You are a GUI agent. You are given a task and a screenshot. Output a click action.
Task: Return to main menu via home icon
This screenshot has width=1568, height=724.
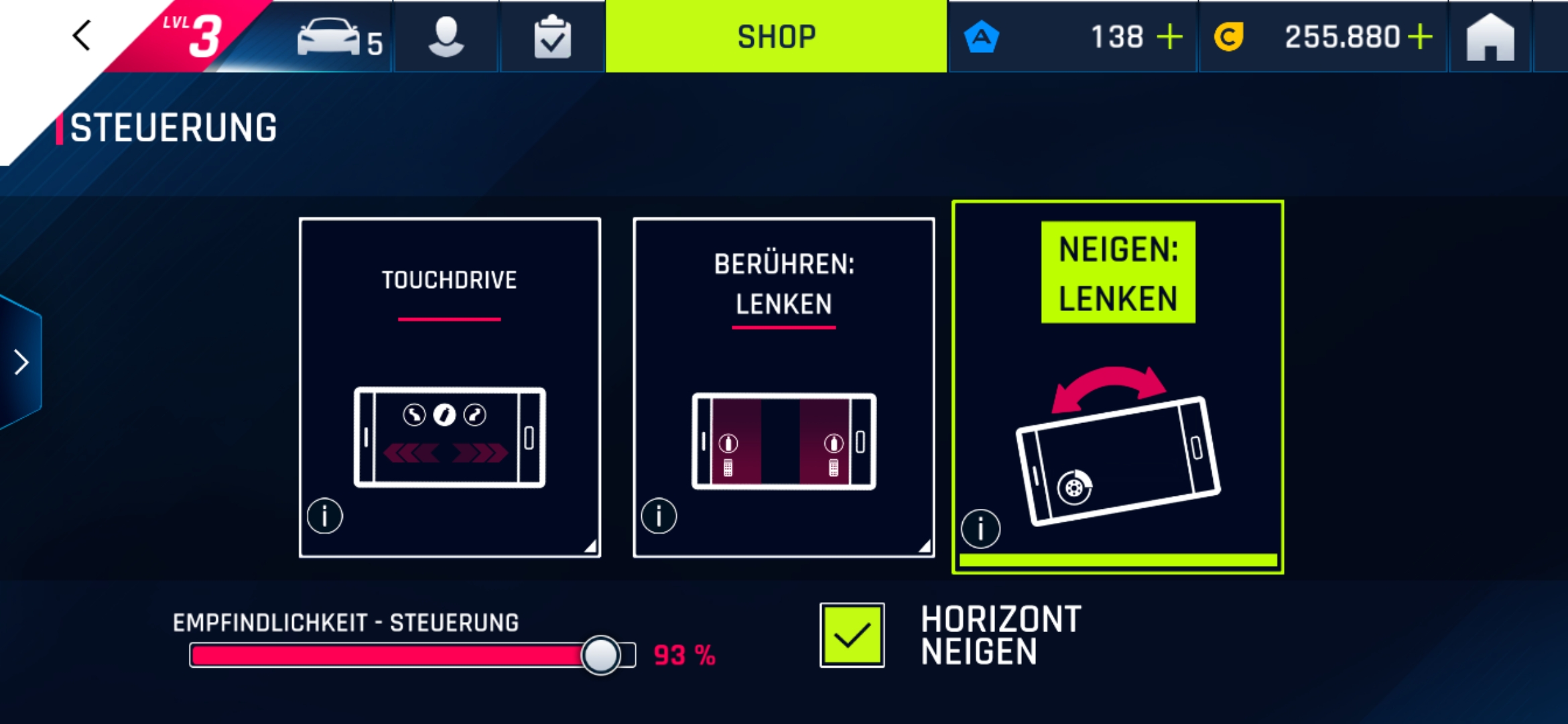[x=1489, y=38]
